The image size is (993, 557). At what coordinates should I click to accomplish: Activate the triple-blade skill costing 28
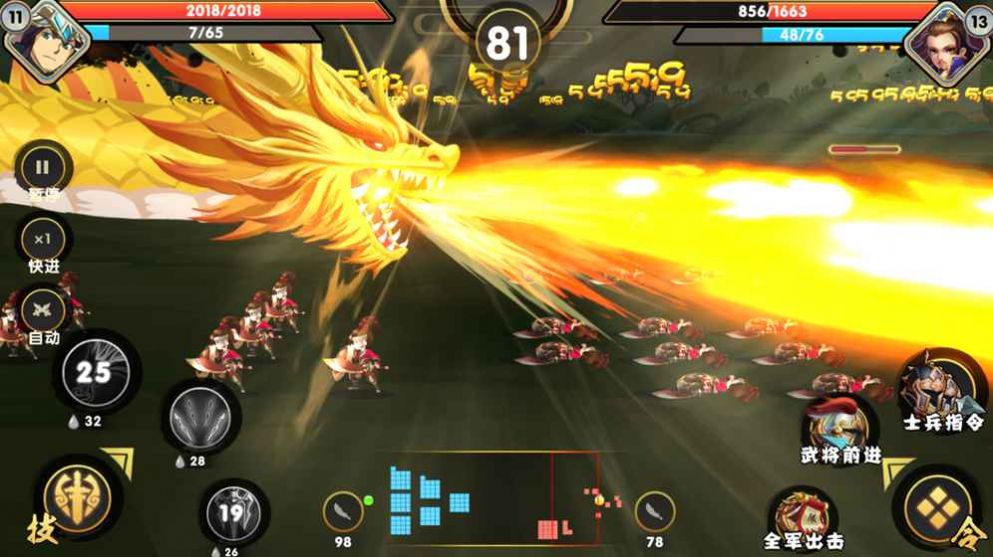point(198,413)
